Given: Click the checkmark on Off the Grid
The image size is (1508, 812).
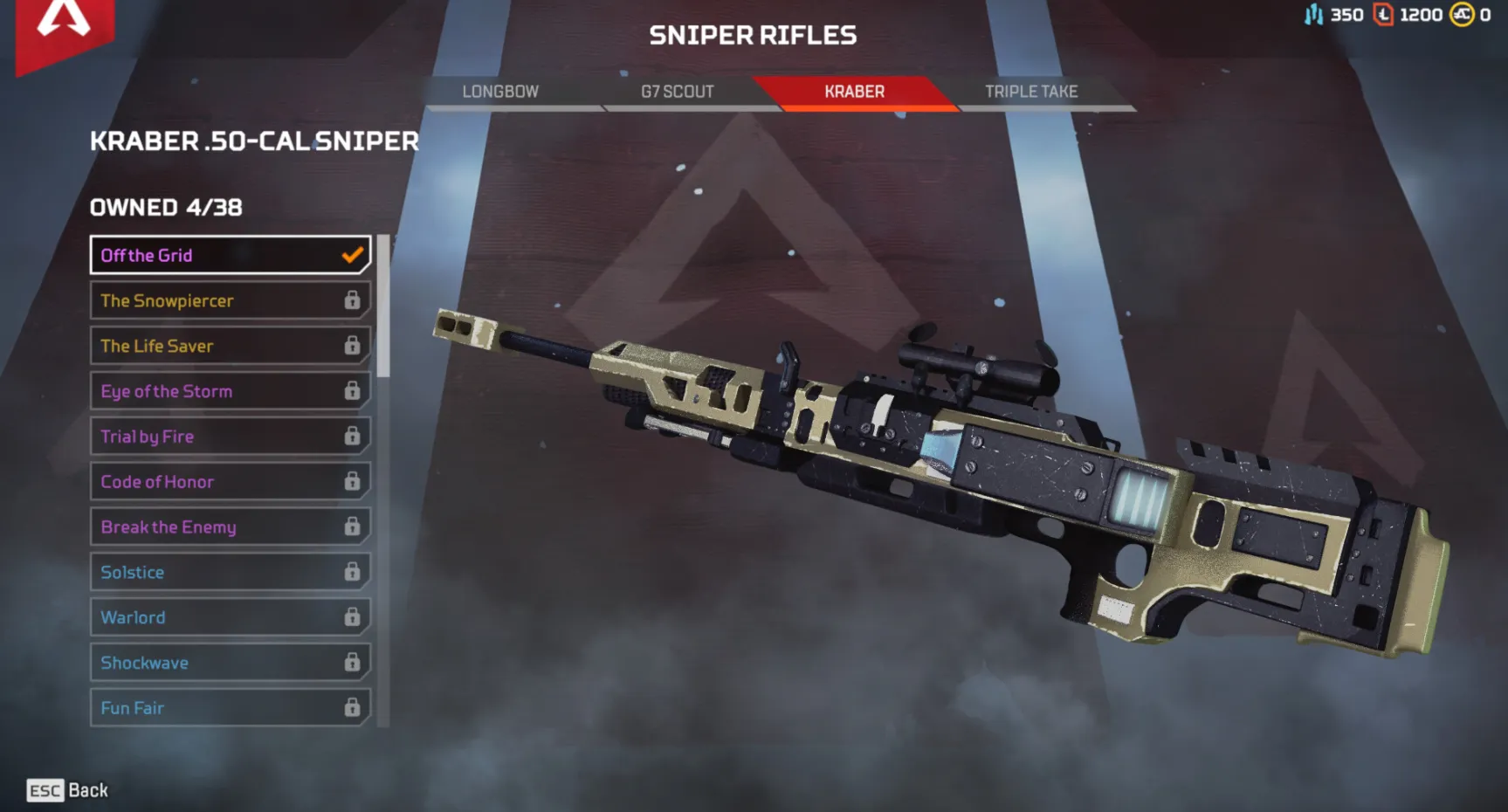Looking at the screenshot, I should (x=352, y=255).
